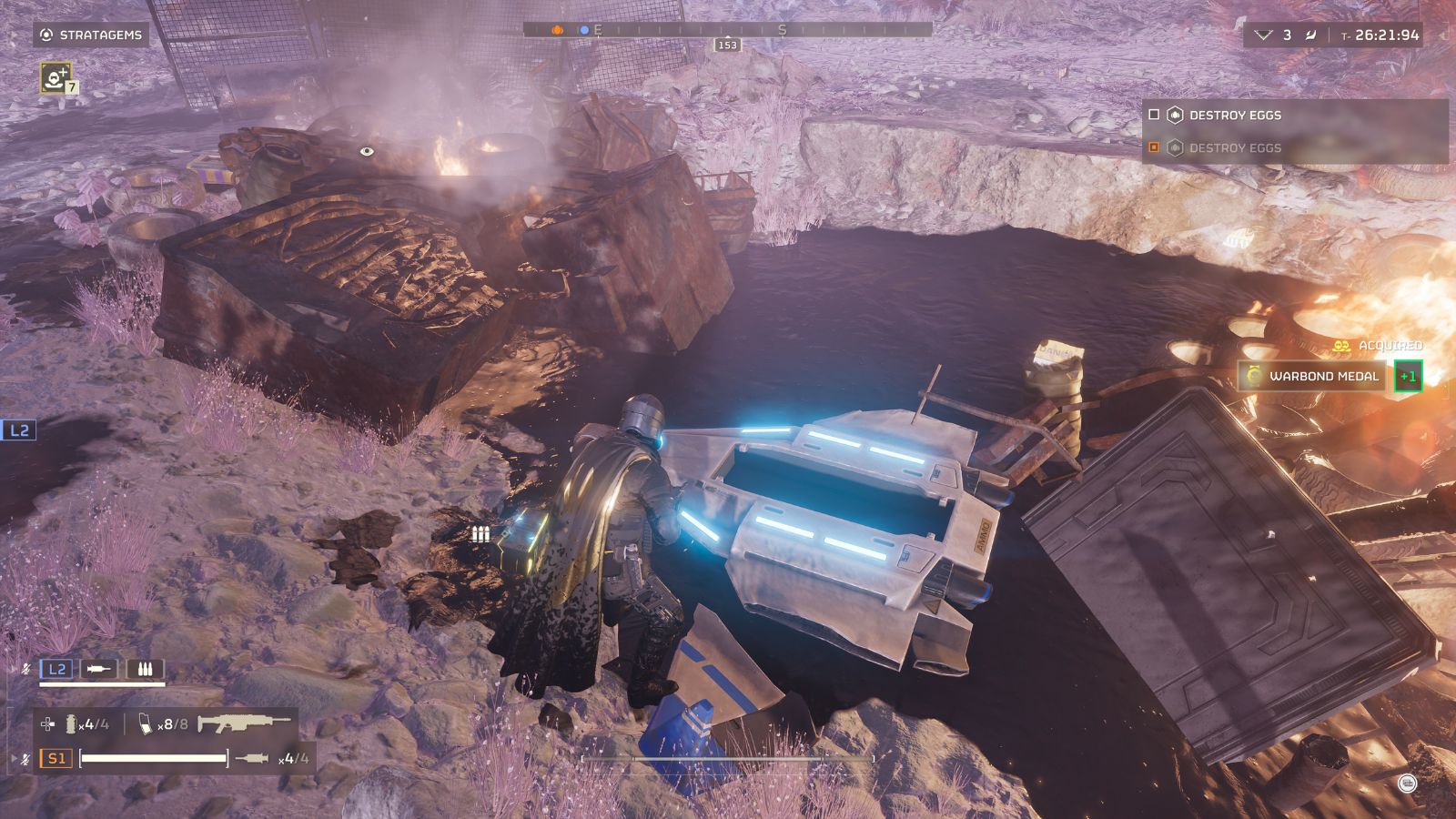Screen dimensions: 1456x819
Task: Toggle the muted microphone next to S1
Action: pos(25,758)
